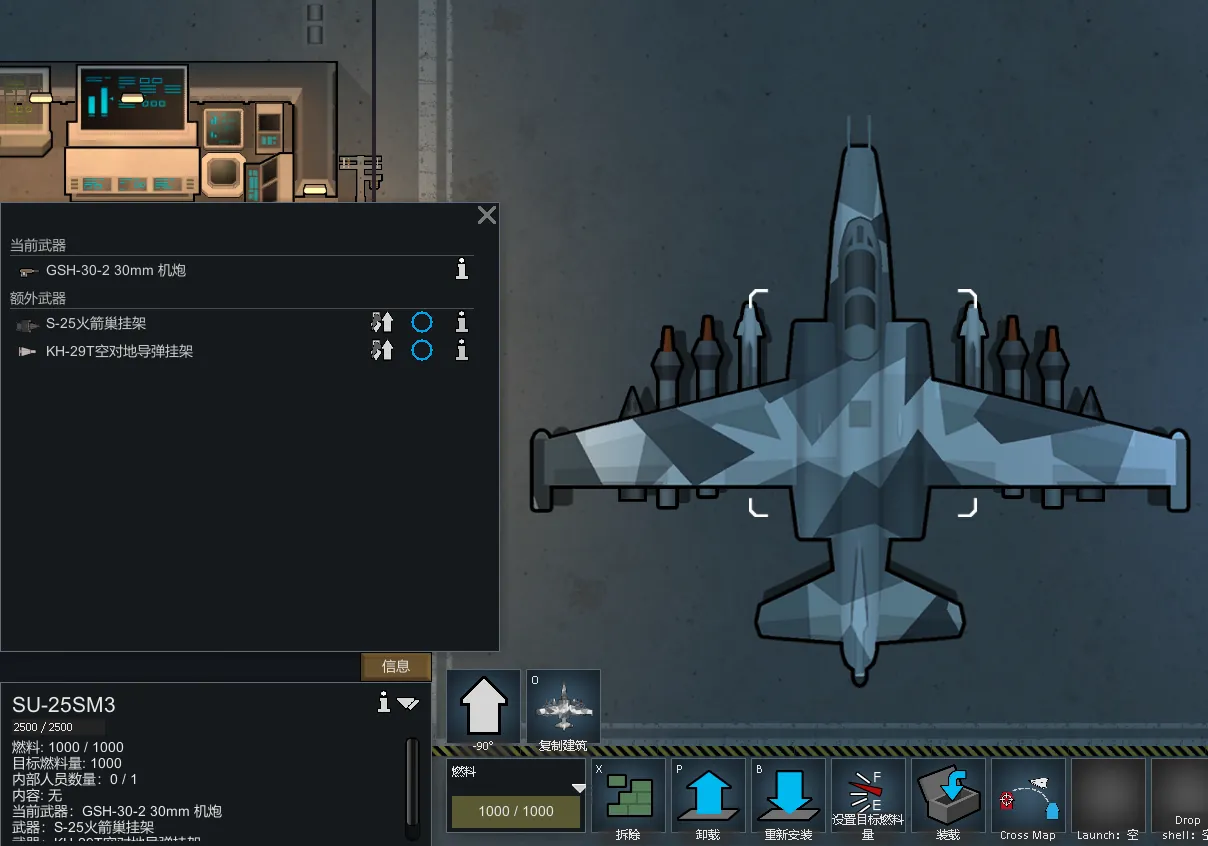Show info for GSH-30-2 30mm cannon
Image resolution: width=1208 pixels, height=846 pixels.
pyautogui.click(x=462, y=269)
